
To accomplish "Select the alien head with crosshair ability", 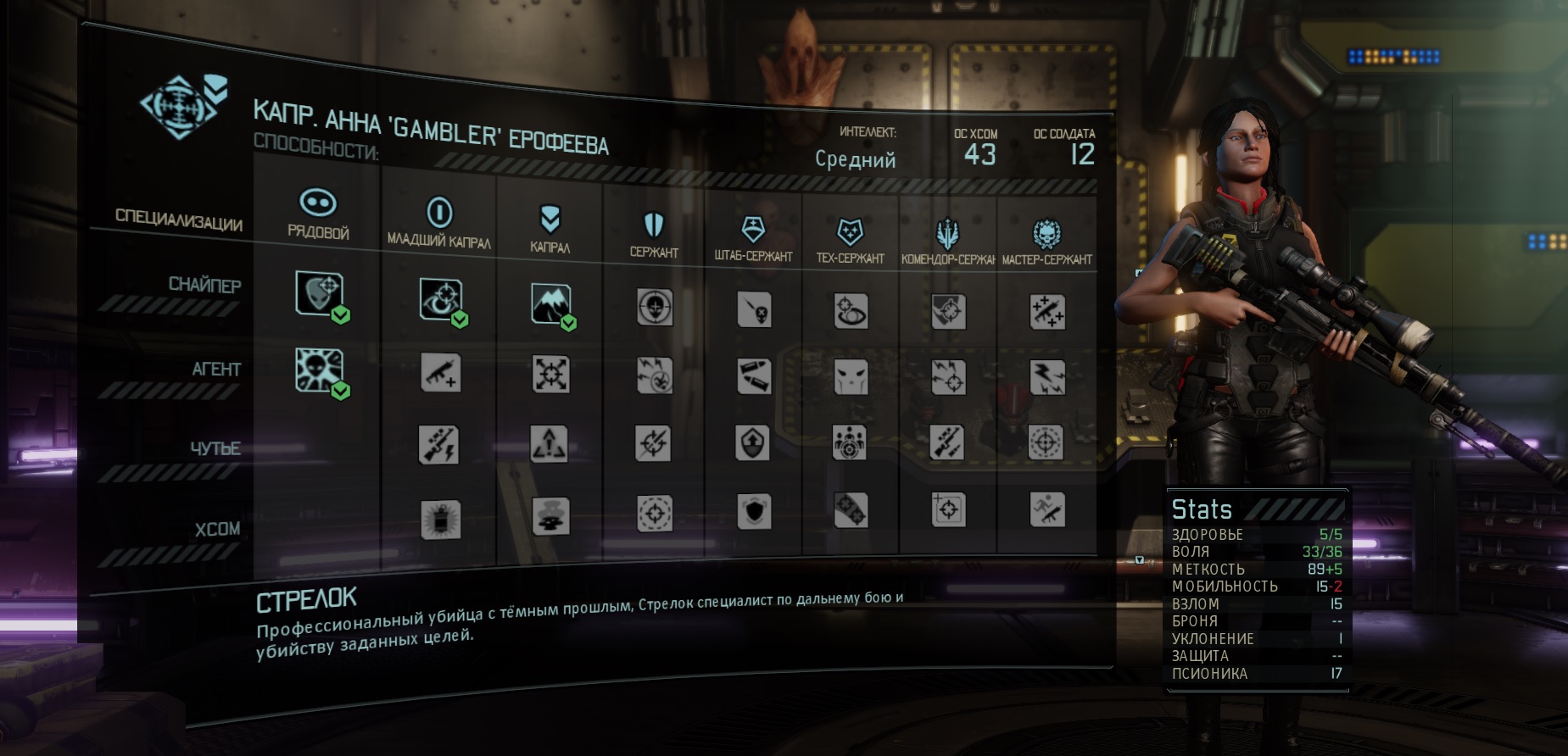I will pyautogui.click(x=319, y=293).
